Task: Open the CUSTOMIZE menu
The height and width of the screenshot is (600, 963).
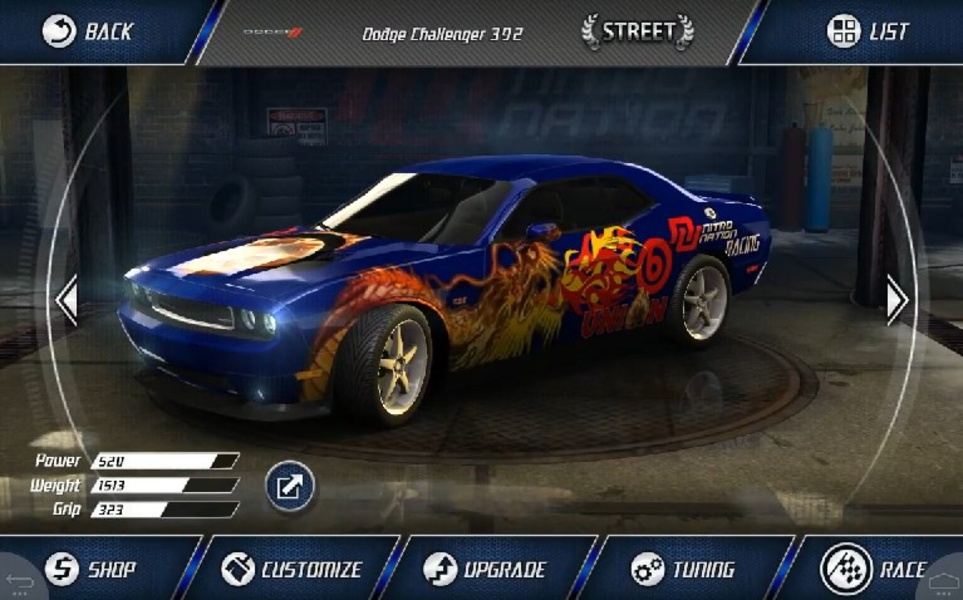Action: click(x=292, y=570)
